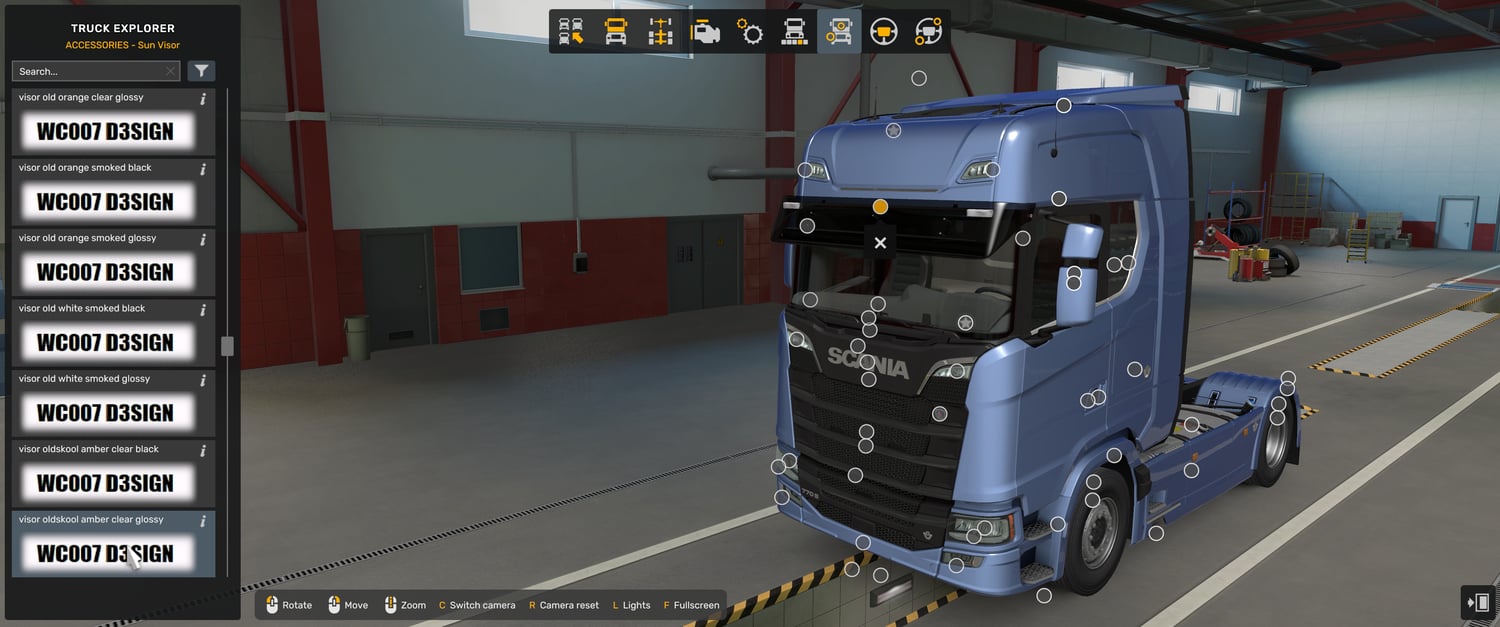
Task: Select visor old white smoked black
Action: pyautogui.click(x=105, y=342)
